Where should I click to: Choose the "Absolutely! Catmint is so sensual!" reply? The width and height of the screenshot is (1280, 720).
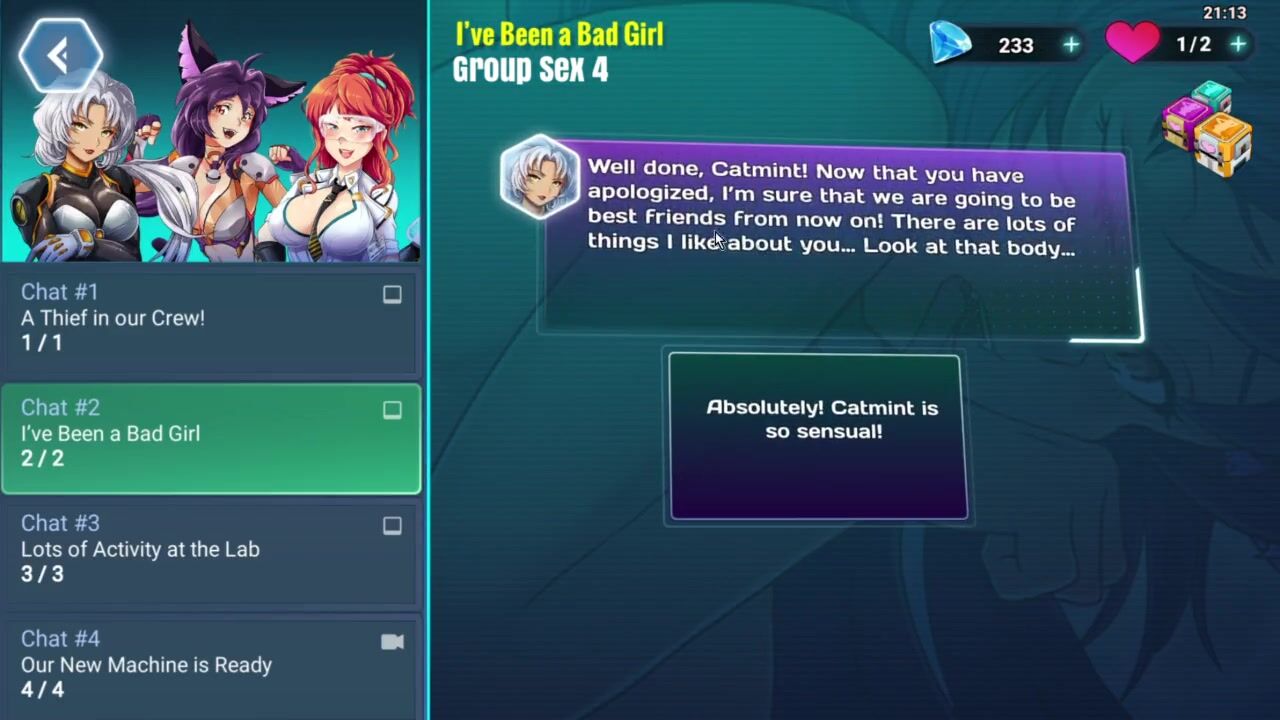click(x=819, y=436)
